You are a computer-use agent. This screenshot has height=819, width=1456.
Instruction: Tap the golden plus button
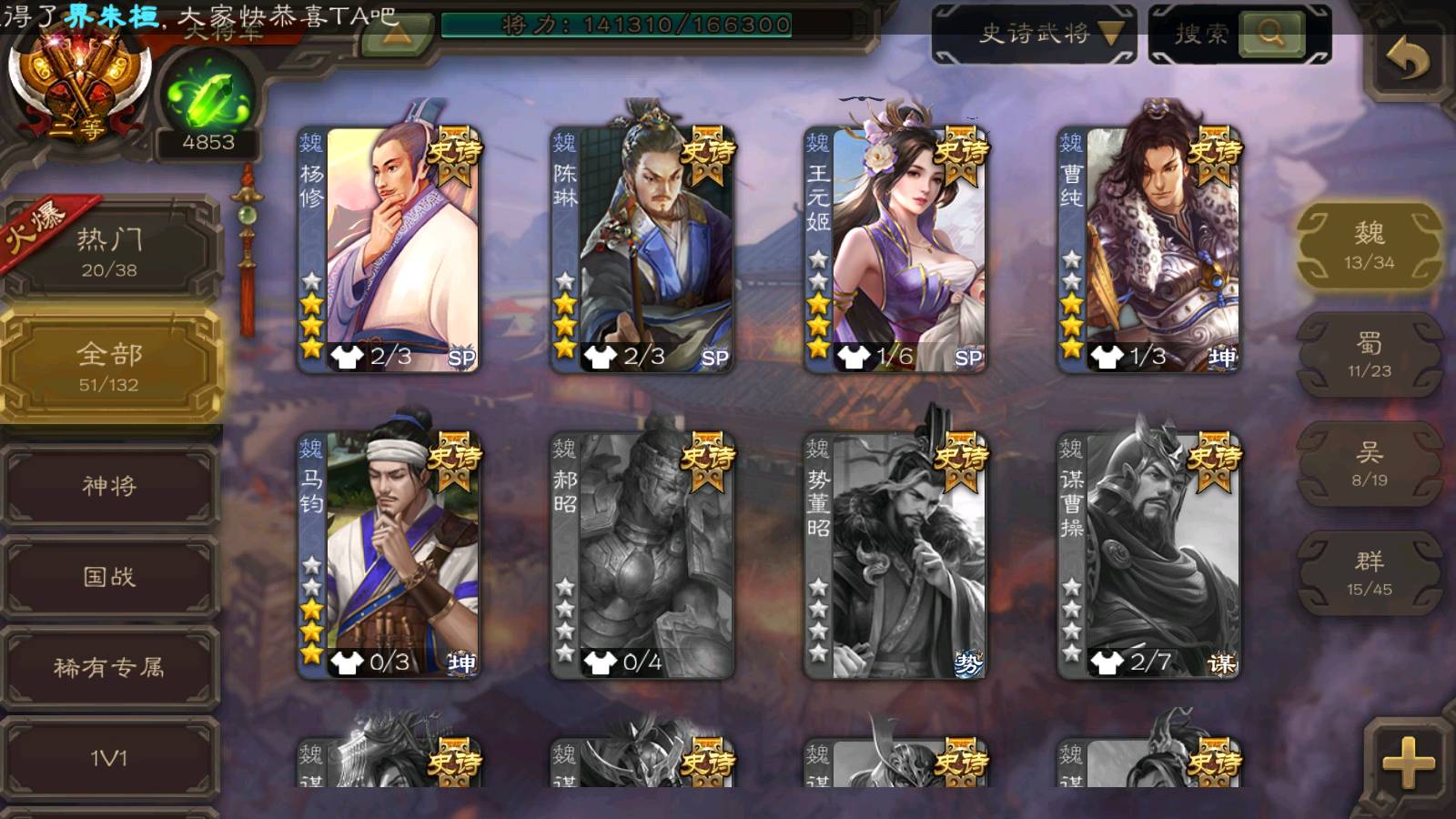(1407, 761)
